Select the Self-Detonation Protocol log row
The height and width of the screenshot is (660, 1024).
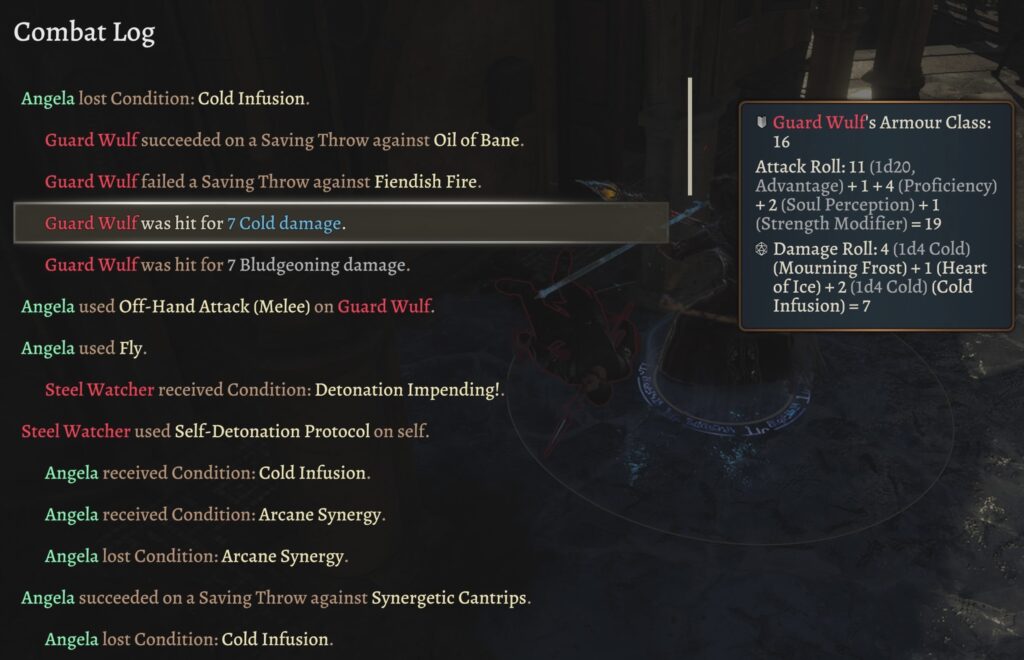224,431
